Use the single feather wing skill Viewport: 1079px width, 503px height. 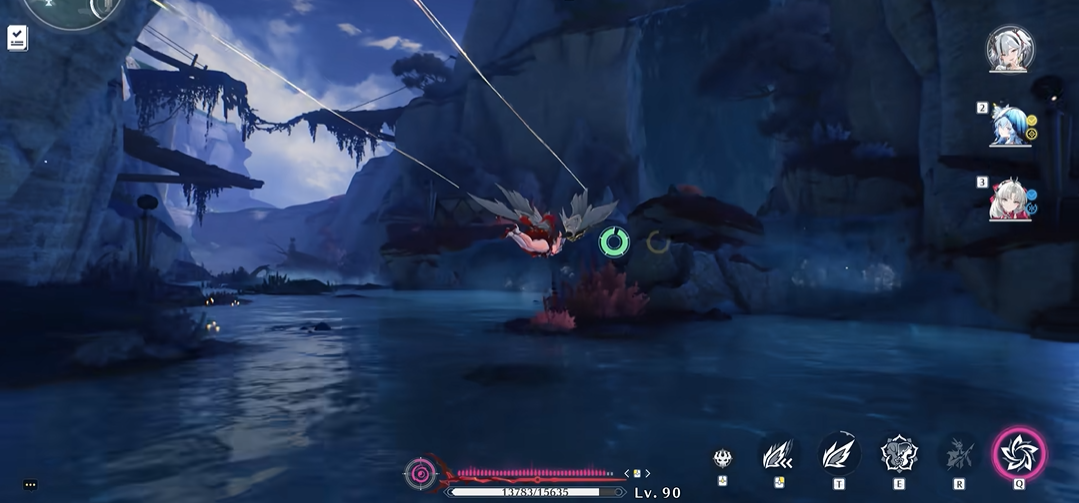(x=838, y=454)
